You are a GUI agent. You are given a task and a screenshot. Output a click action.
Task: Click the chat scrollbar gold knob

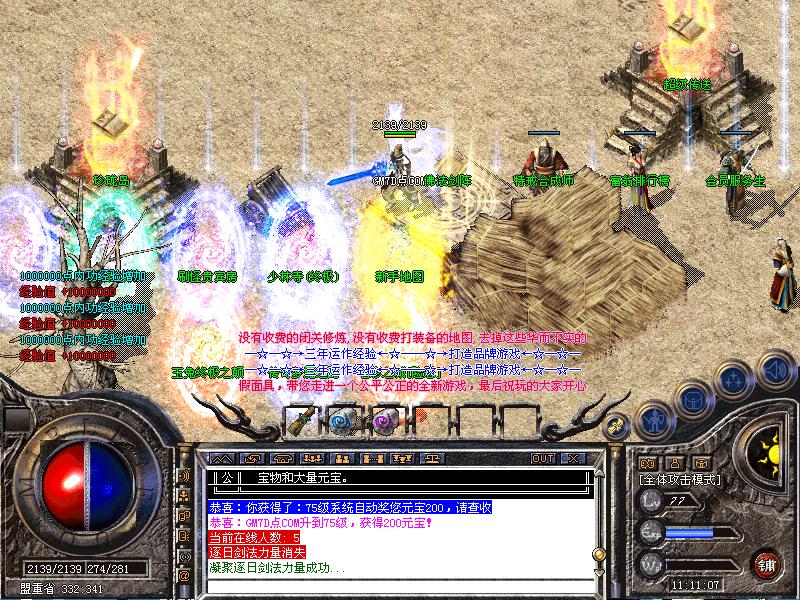tap(599, 553)
